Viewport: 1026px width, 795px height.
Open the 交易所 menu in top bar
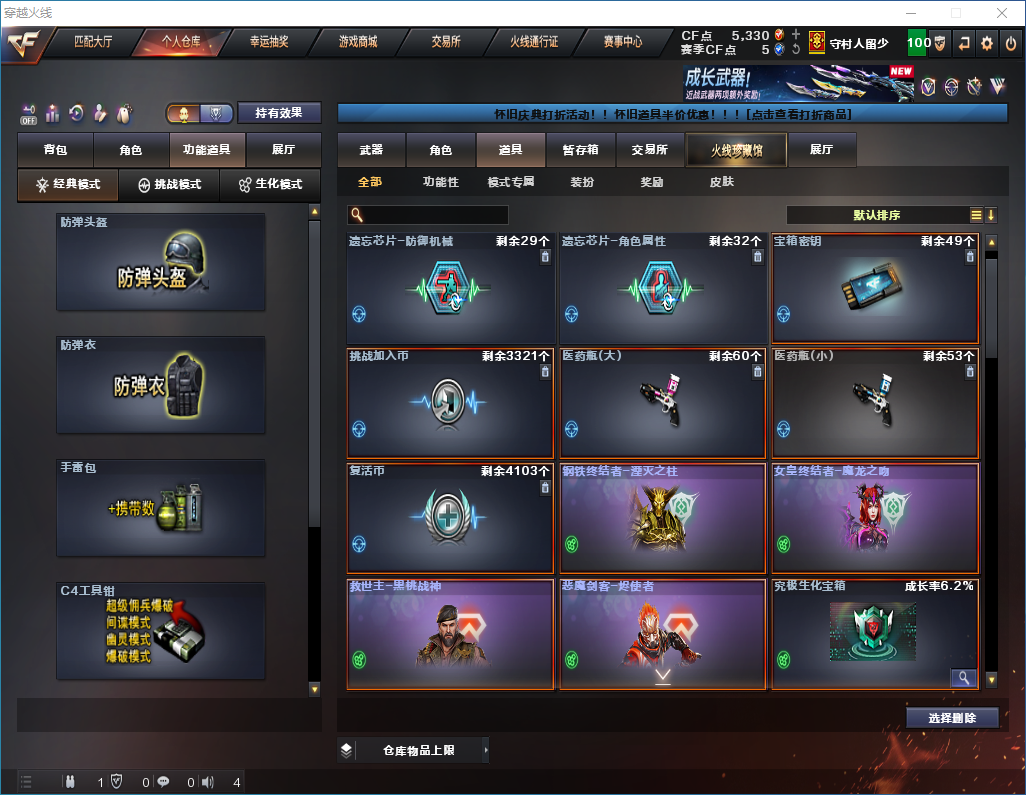(446, 43)
